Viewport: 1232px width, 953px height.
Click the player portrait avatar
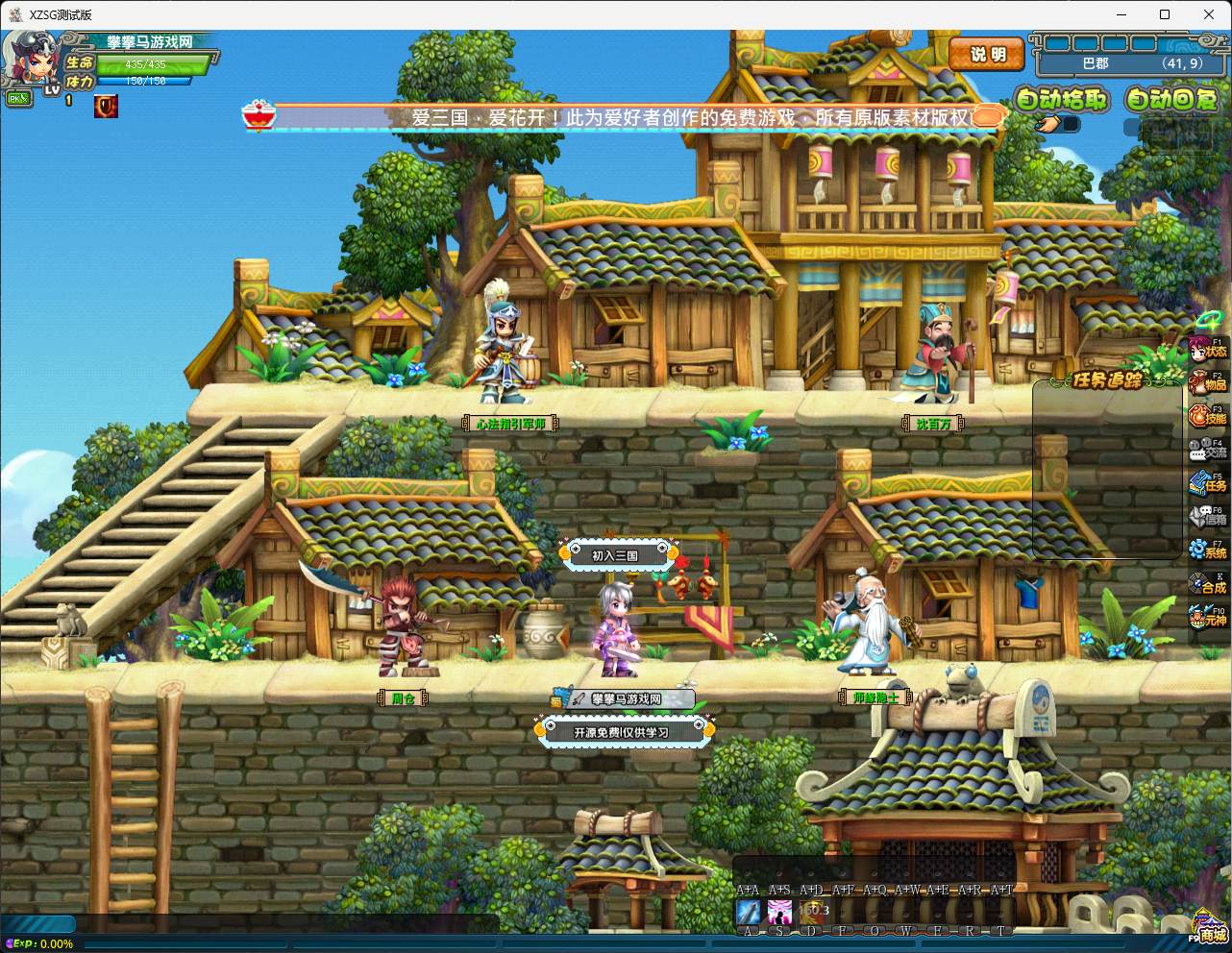click(x=27, y=60)
